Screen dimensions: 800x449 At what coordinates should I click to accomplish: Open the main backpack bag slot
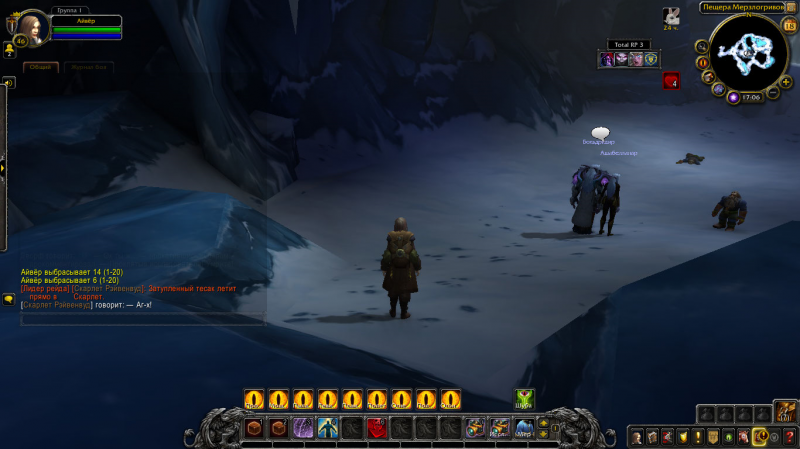[x=785, y=411]
